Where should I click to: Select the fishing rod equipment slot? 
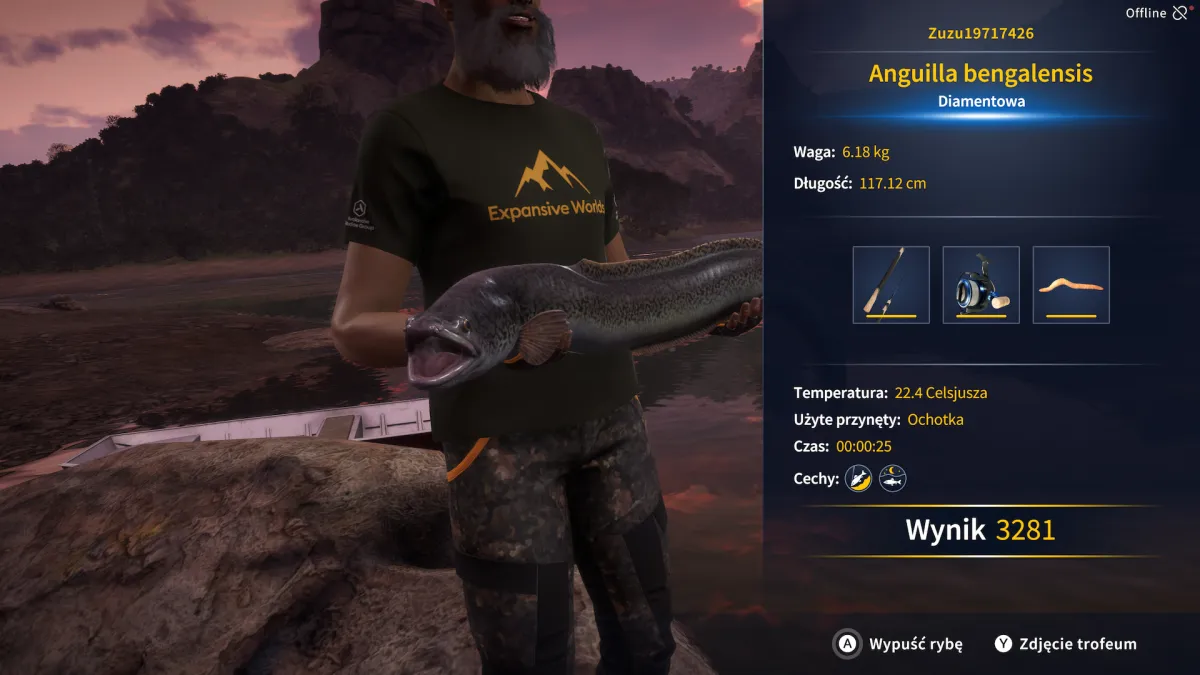890,285
